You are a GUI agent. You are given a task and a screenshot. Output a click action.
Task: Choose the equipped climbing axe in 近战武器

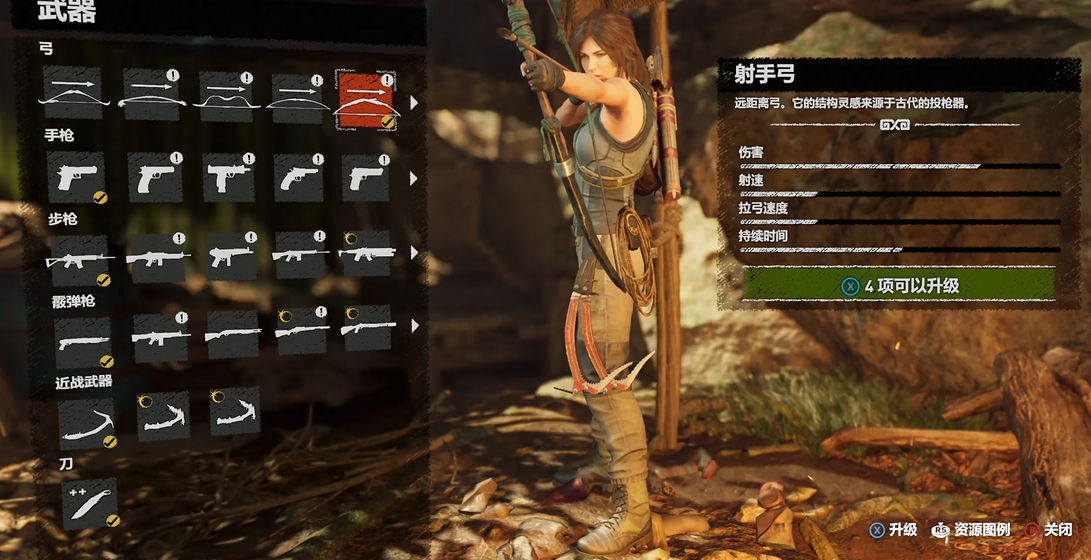coord(86,422)
